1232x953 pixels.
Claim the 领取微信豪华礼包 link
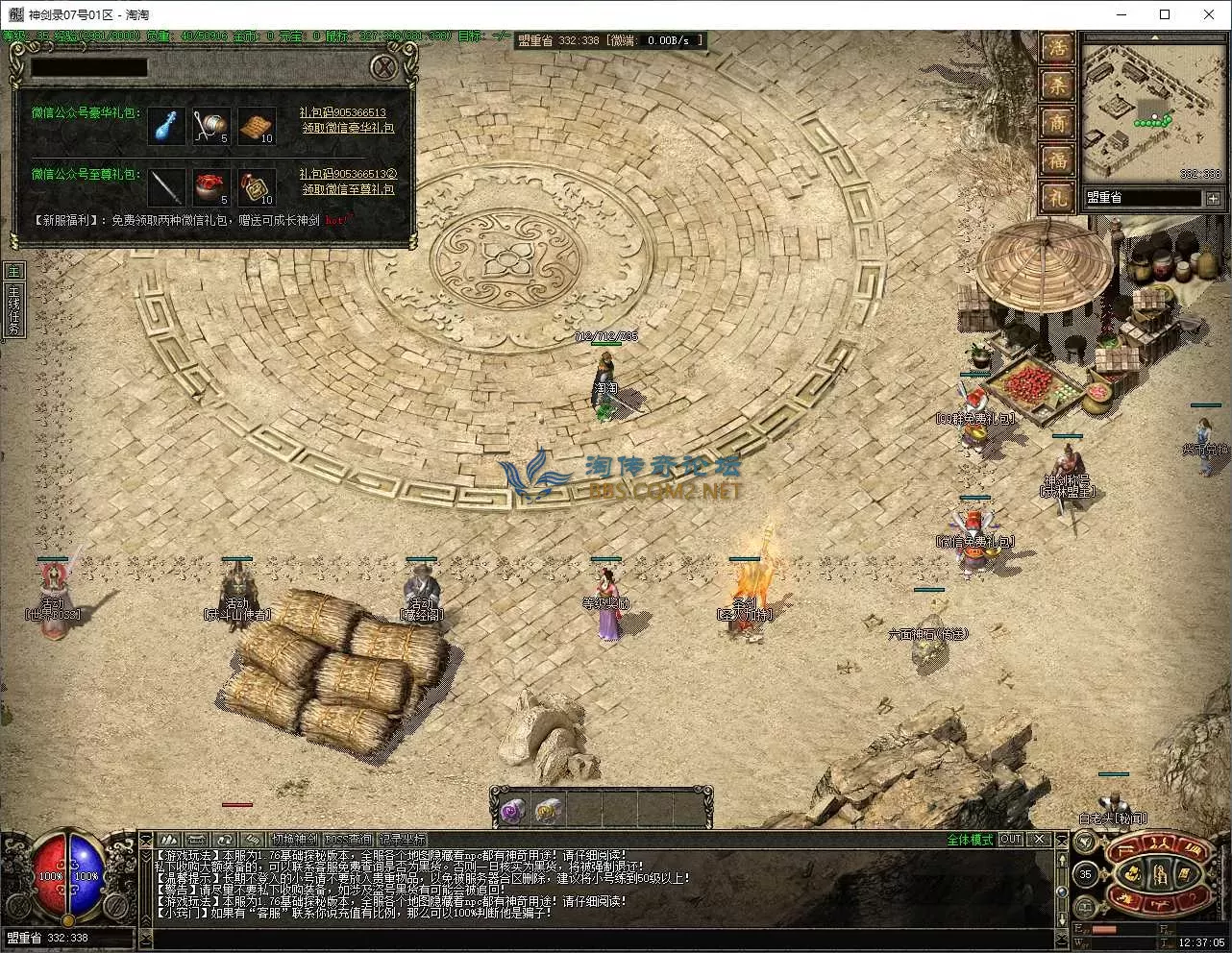(348, 128)
